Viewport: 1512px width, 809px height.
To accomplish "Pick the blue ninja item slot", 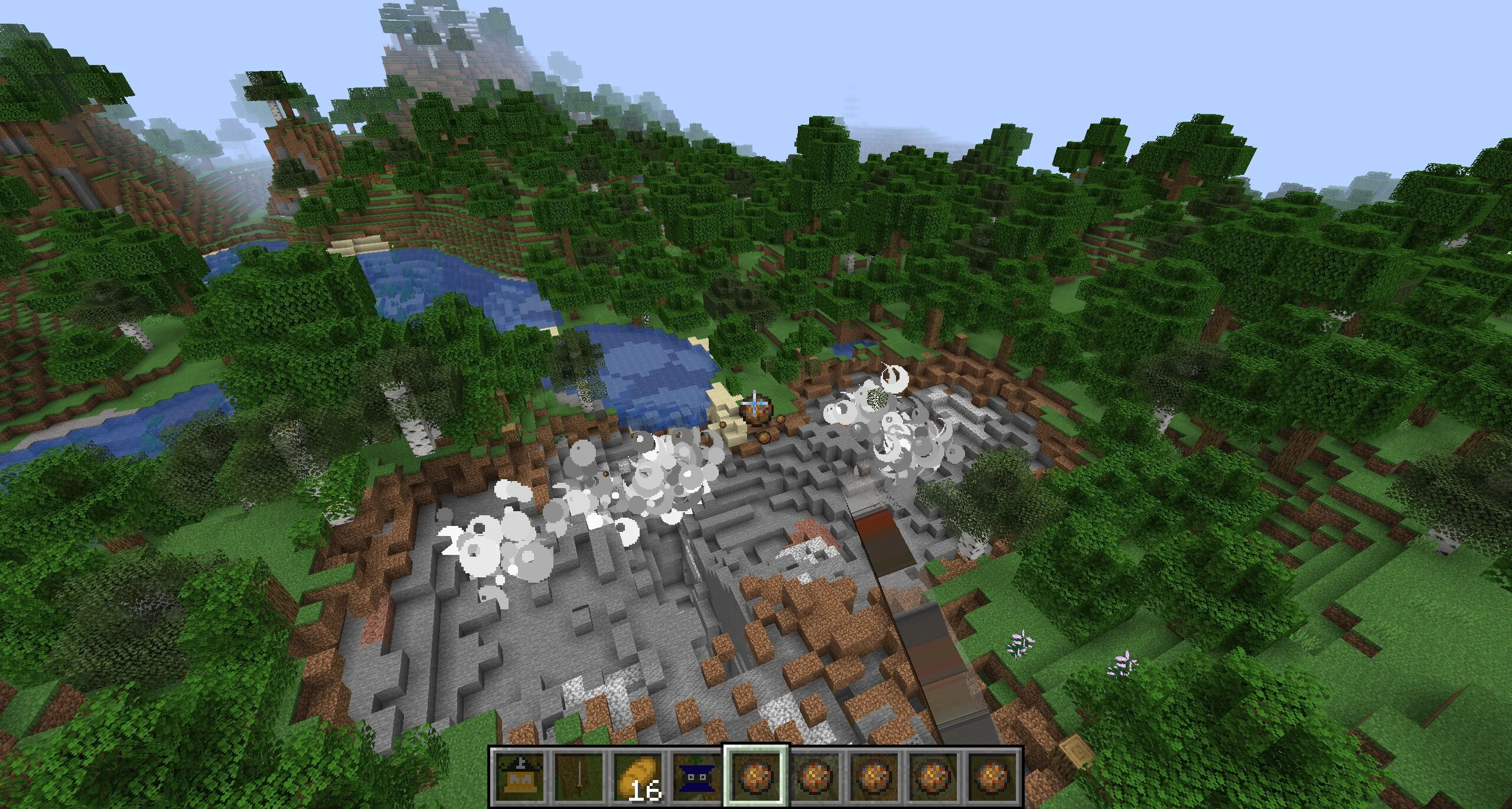I will [x=696, y=775].
